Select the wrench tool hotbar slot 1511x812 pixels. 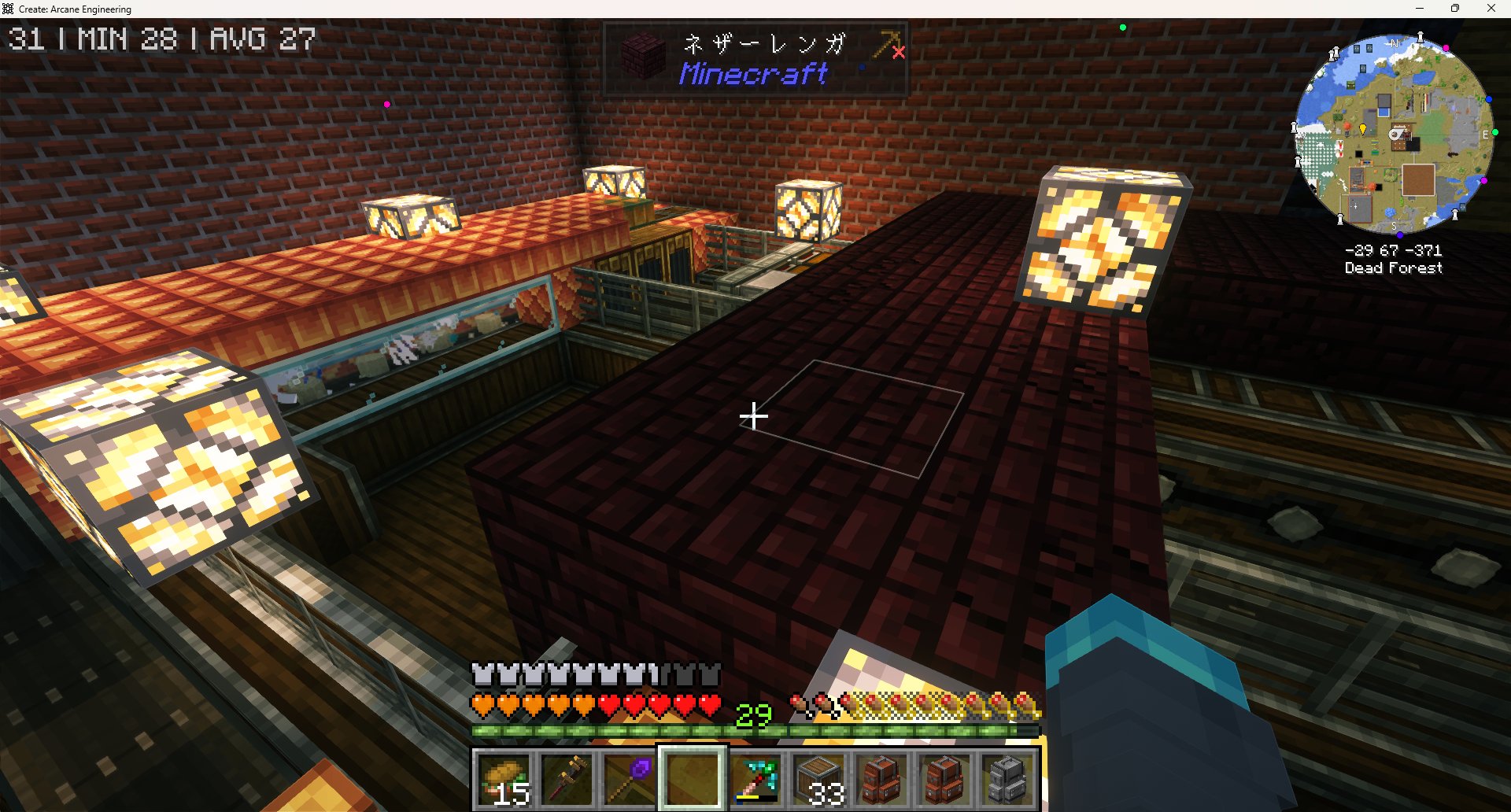pos(567,779)
